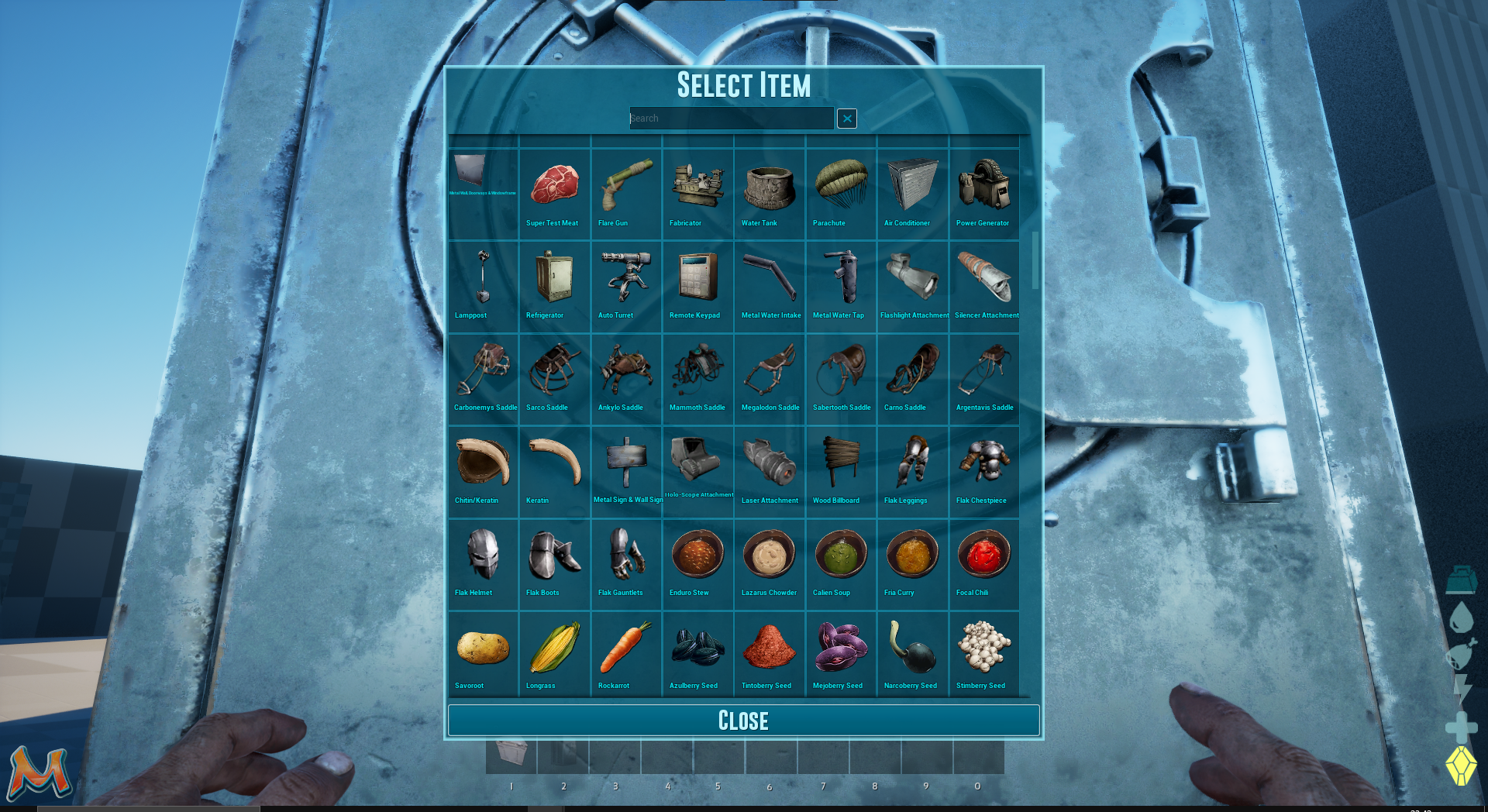Click the item search field

pos(731,119)
